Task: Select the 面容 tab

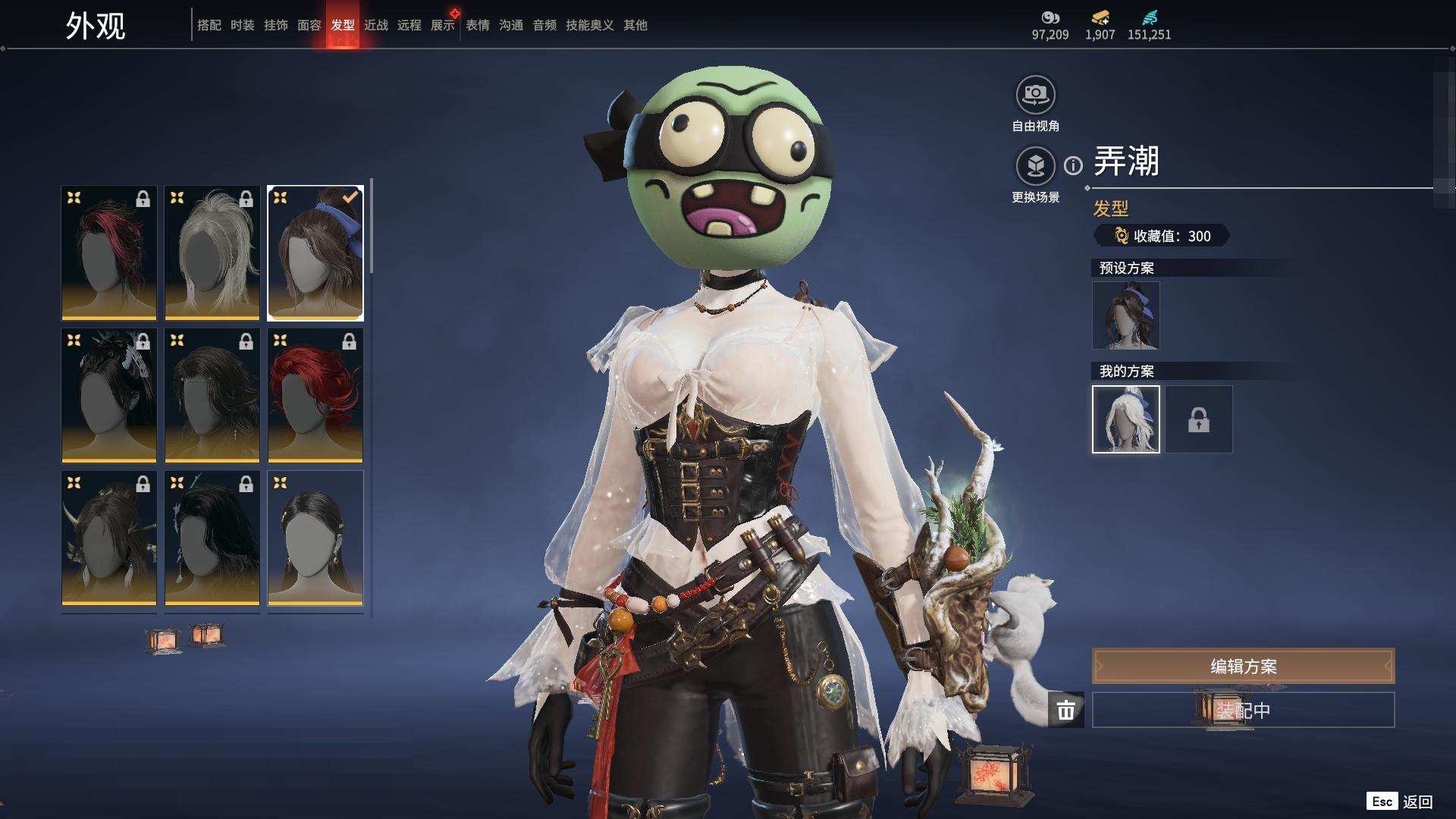Action: pos(309,25)
